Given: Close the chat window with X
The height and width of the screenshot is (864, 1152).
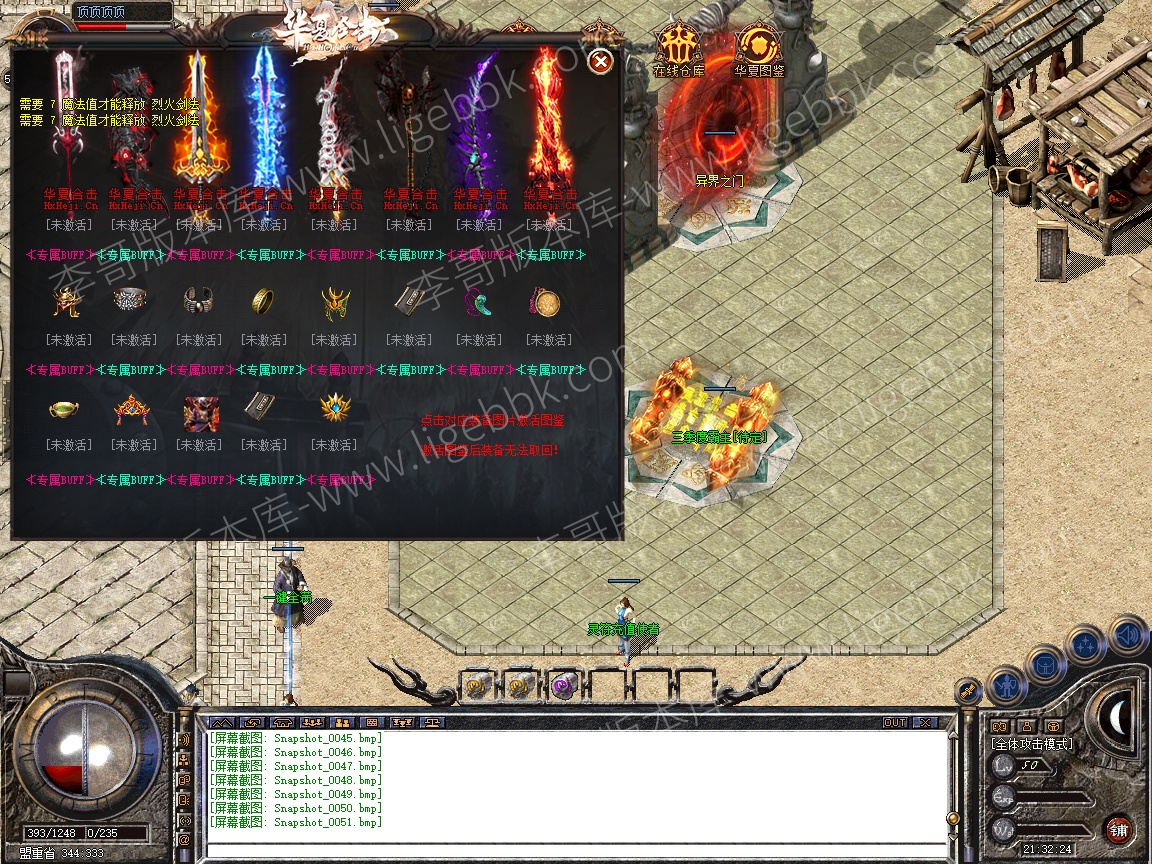Looking at the screenshot, I should [925, 722].
